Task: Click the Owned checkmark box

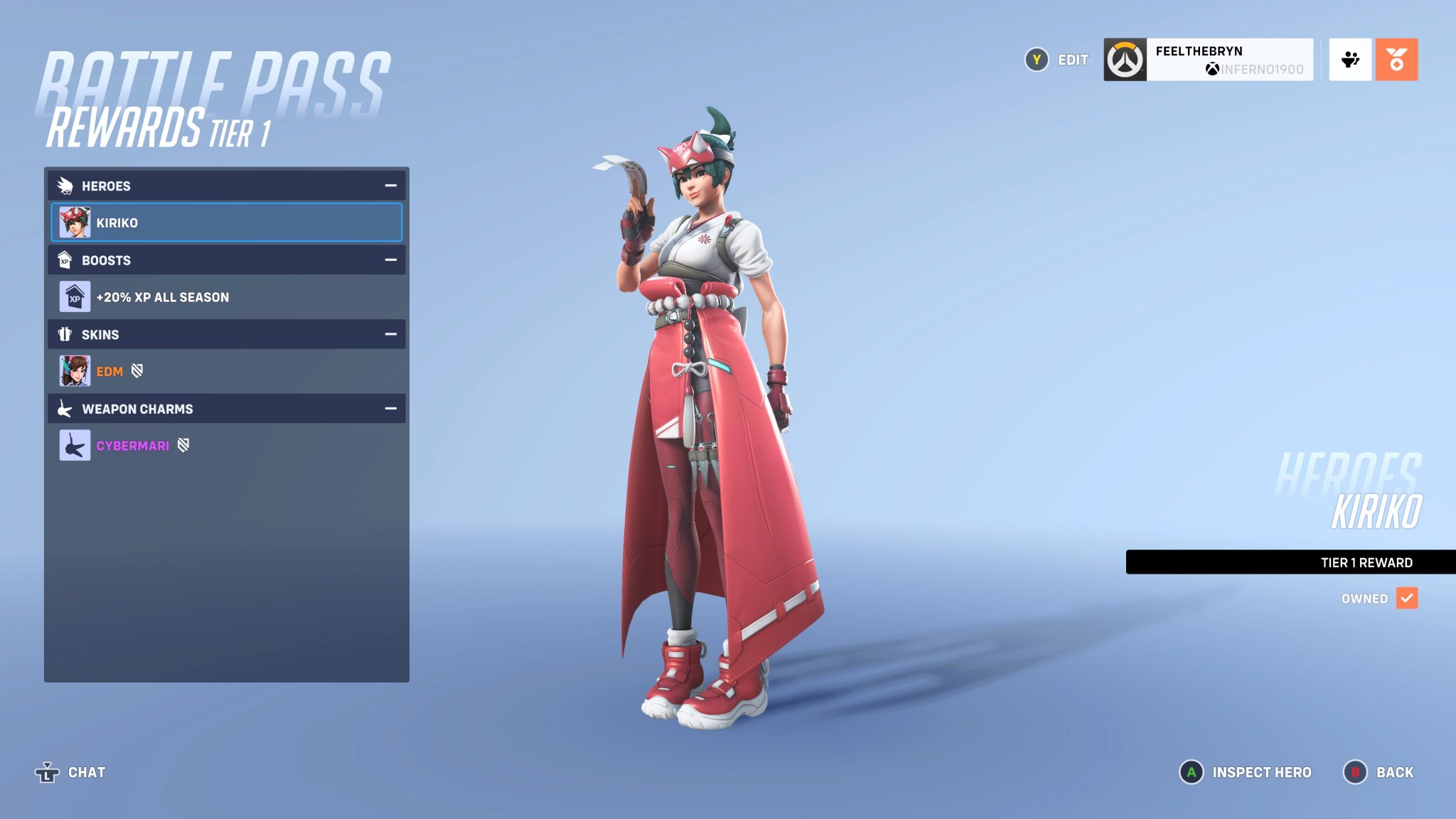Action: [x=1406, y=599]
